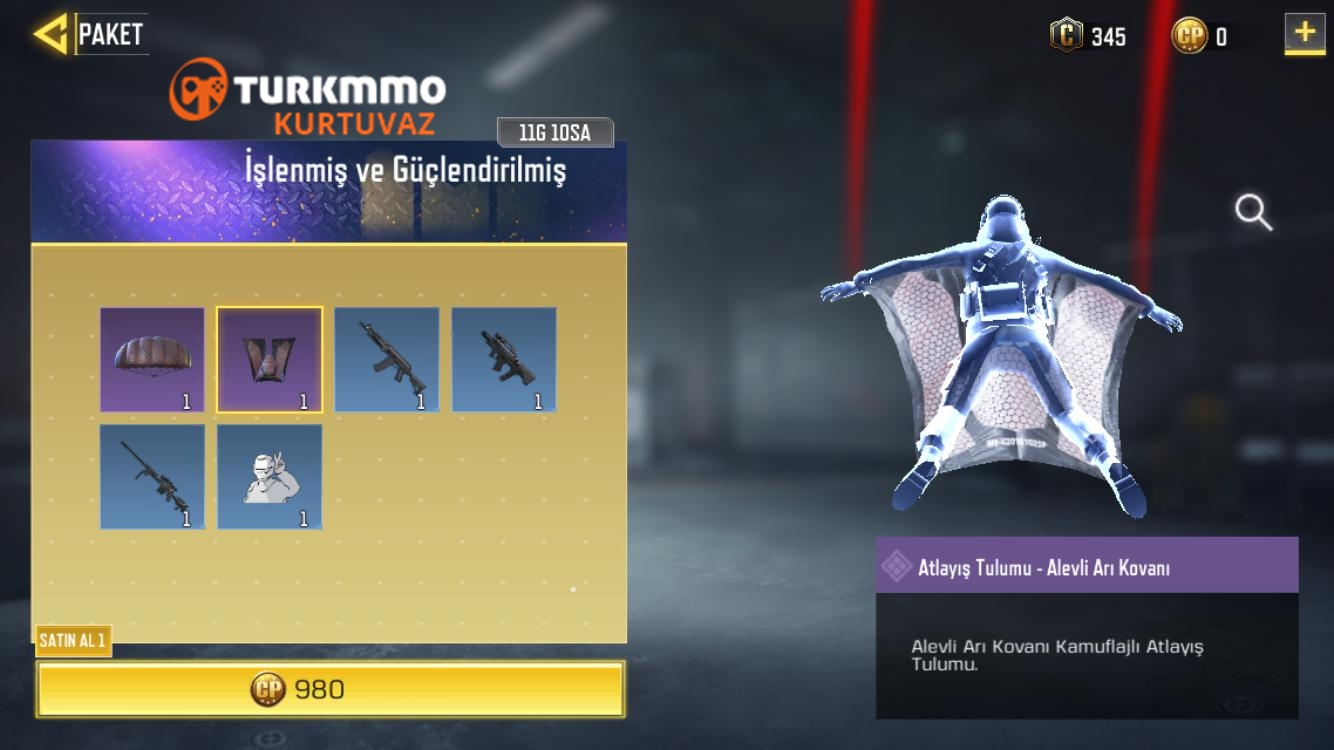Pick the compact scoped rifle tile
Viewport: 1334px width, 750px height.
click(504, 360)
